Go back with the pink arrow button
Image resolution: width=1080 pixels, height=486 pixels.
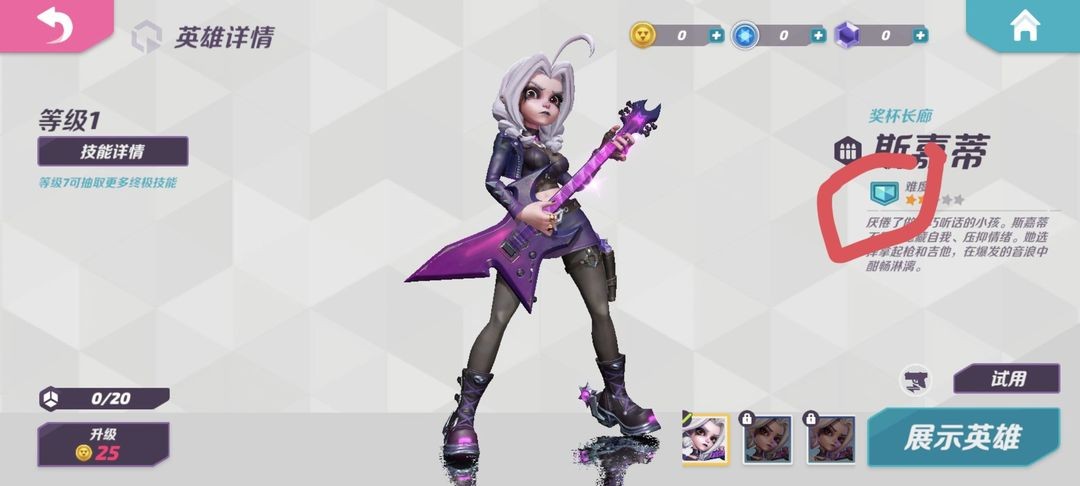pyautogui.click(x=54, y=25)
